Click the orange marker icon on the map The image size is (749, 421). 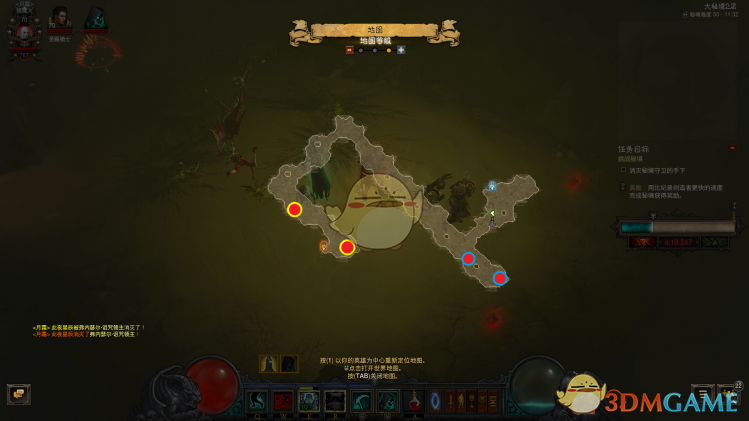323,245
